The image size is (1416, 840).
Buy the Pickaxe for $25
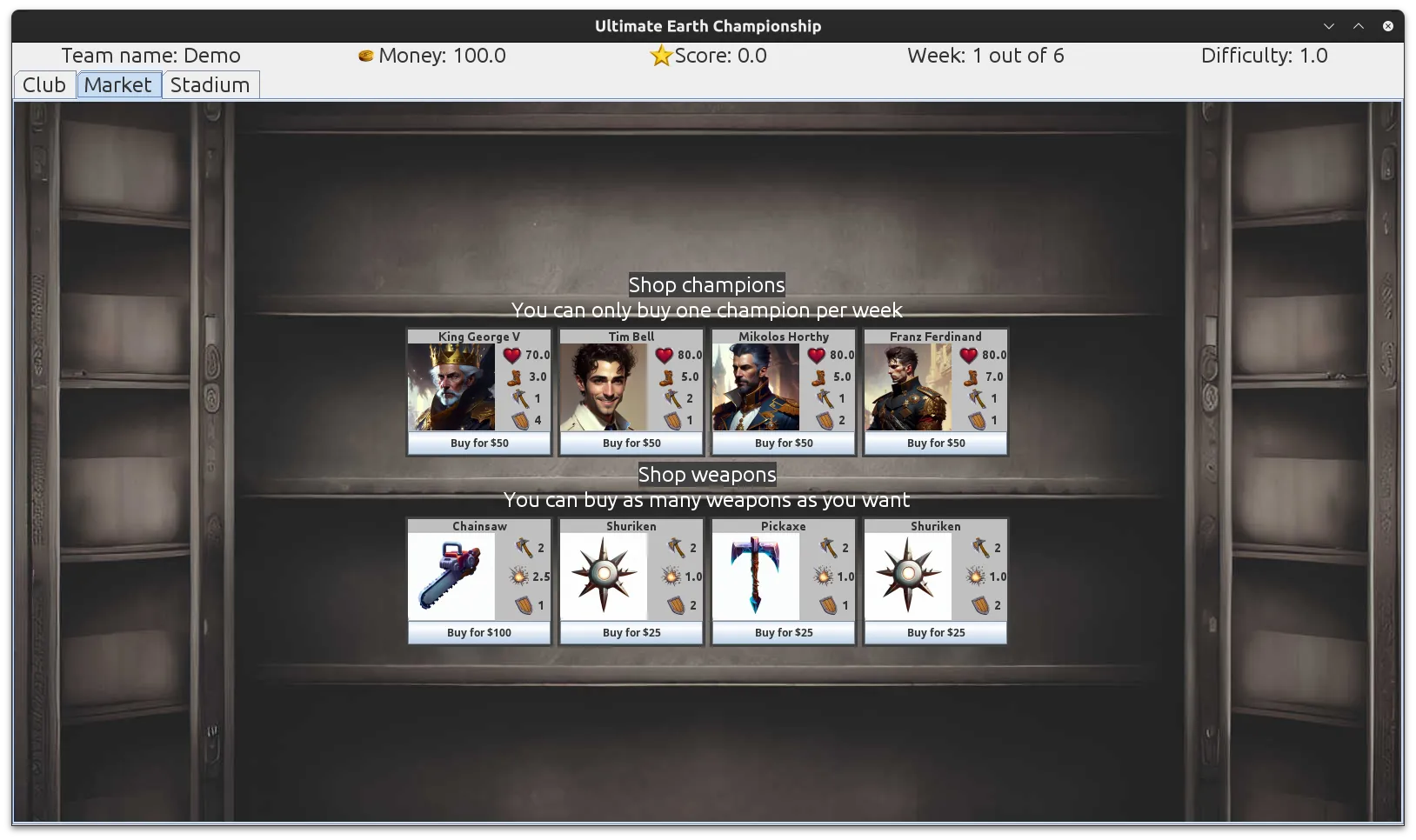click(783, 632)
